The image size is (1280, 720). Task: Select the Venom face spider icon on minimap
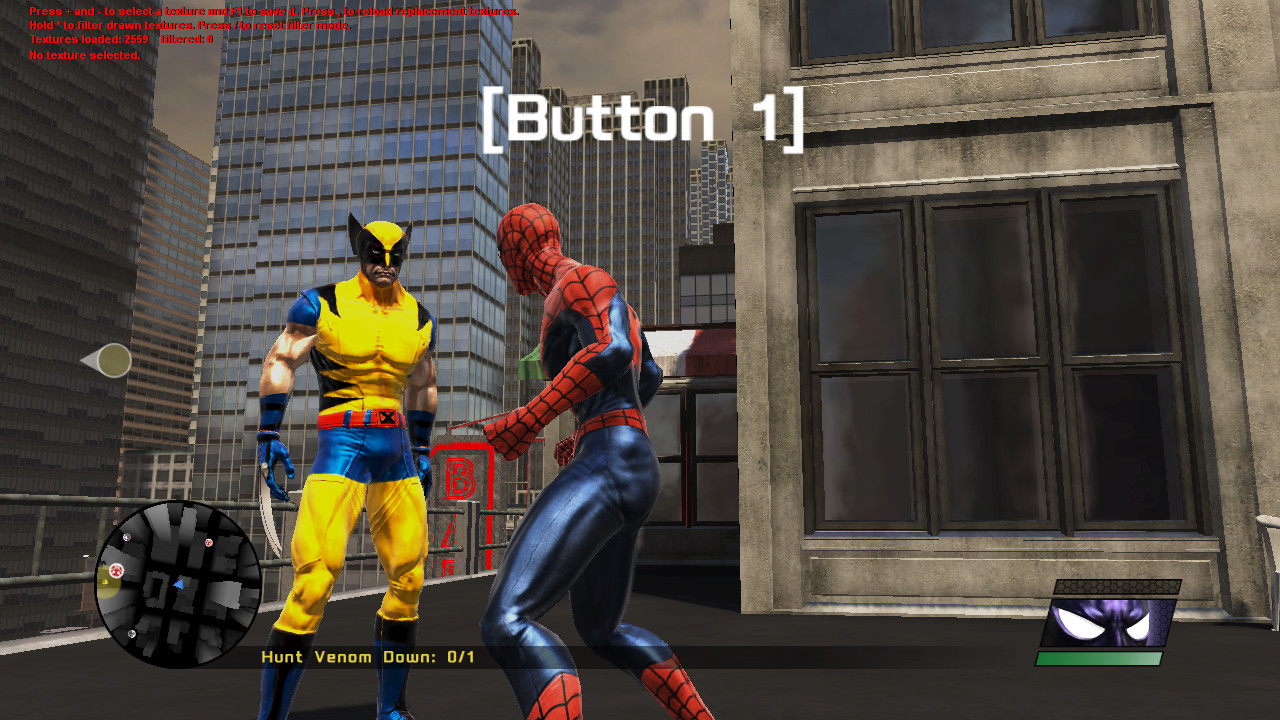pos(117,570)
